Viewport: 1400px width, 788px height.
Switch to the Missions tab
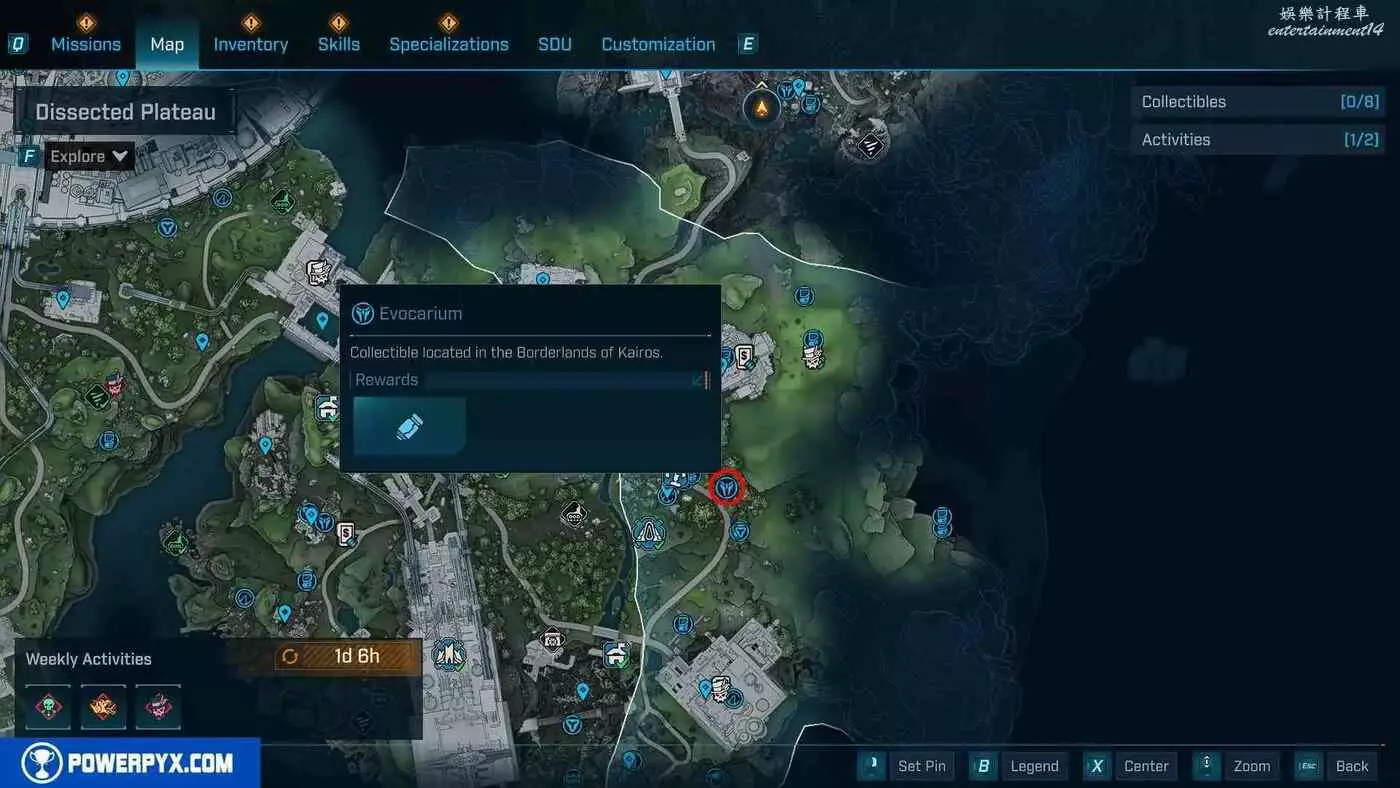click(86, 44)
